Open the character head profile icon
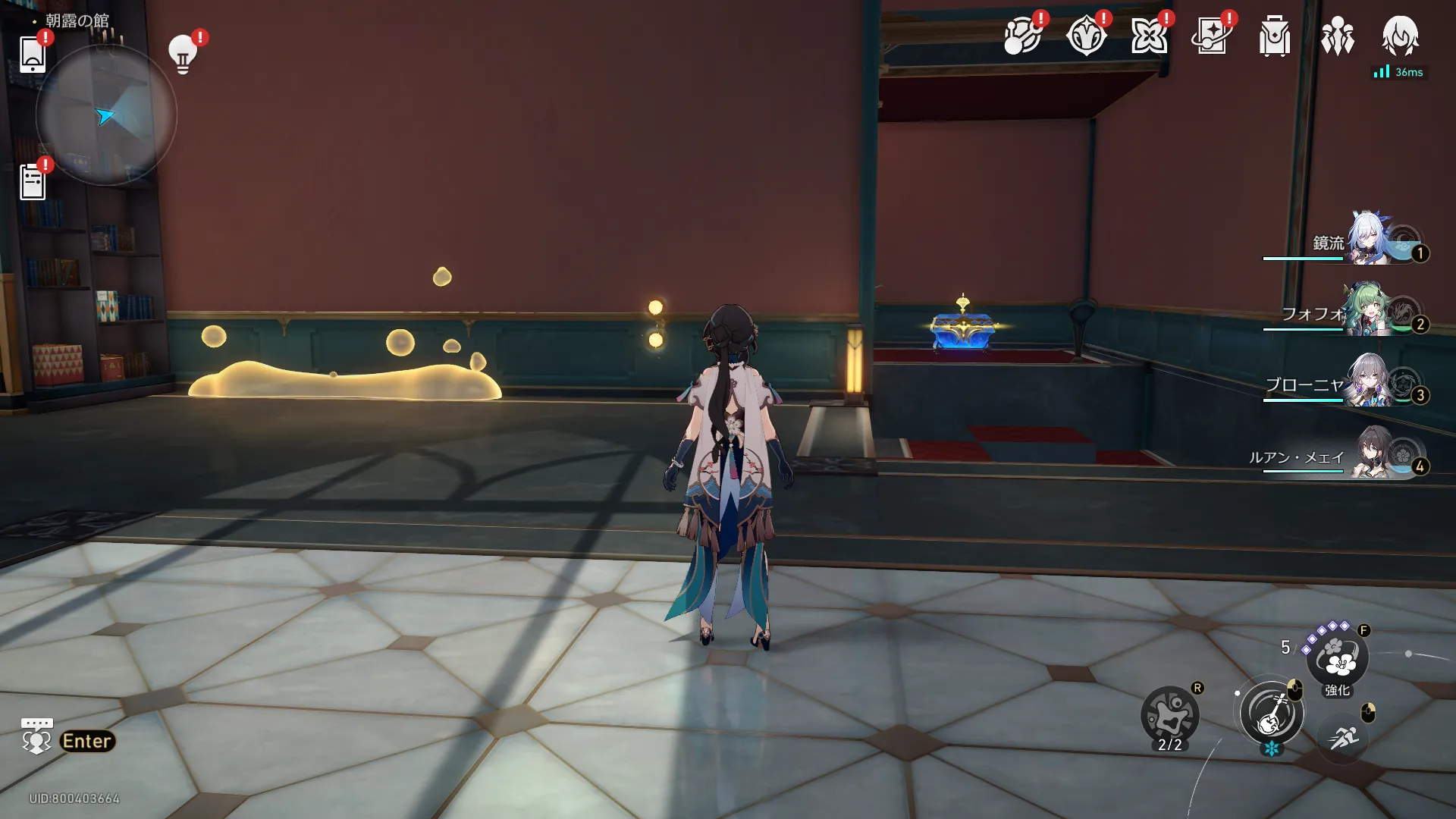Screen dimensions: 1456x819 (1400, 35)
